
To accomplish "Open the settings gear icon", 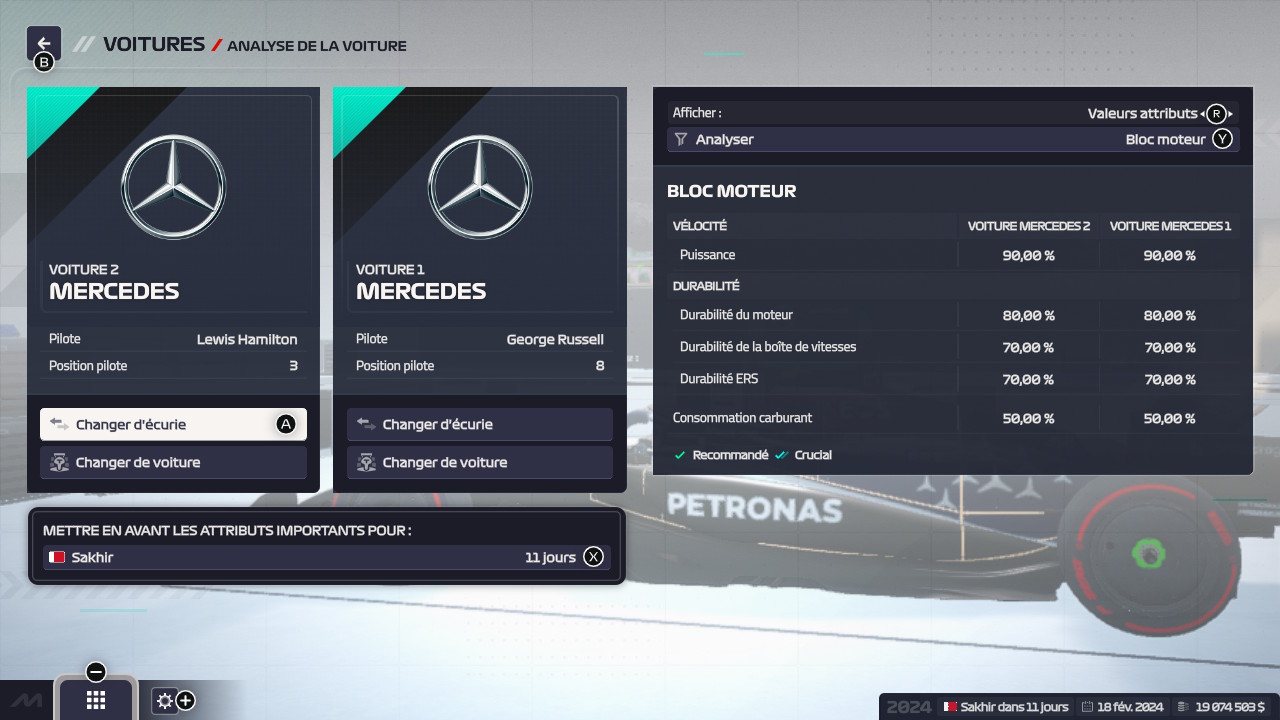I will [x=166, y=700].
